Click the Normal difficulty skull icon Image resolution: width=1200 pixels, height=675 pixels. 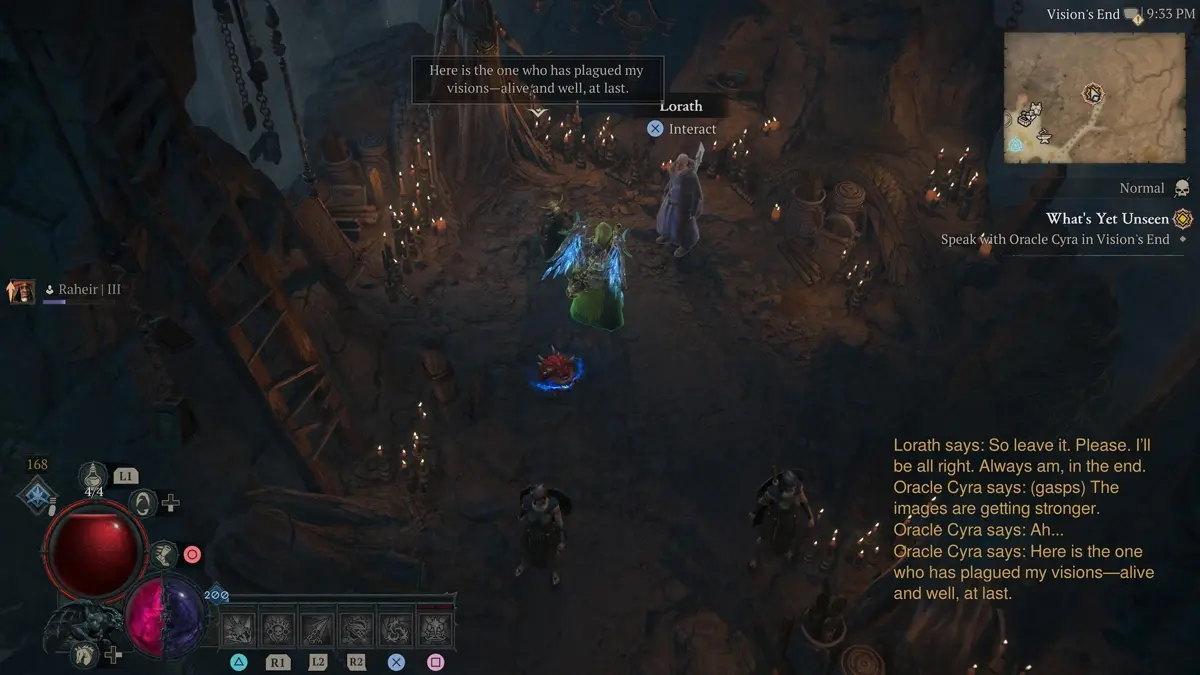1182,189
